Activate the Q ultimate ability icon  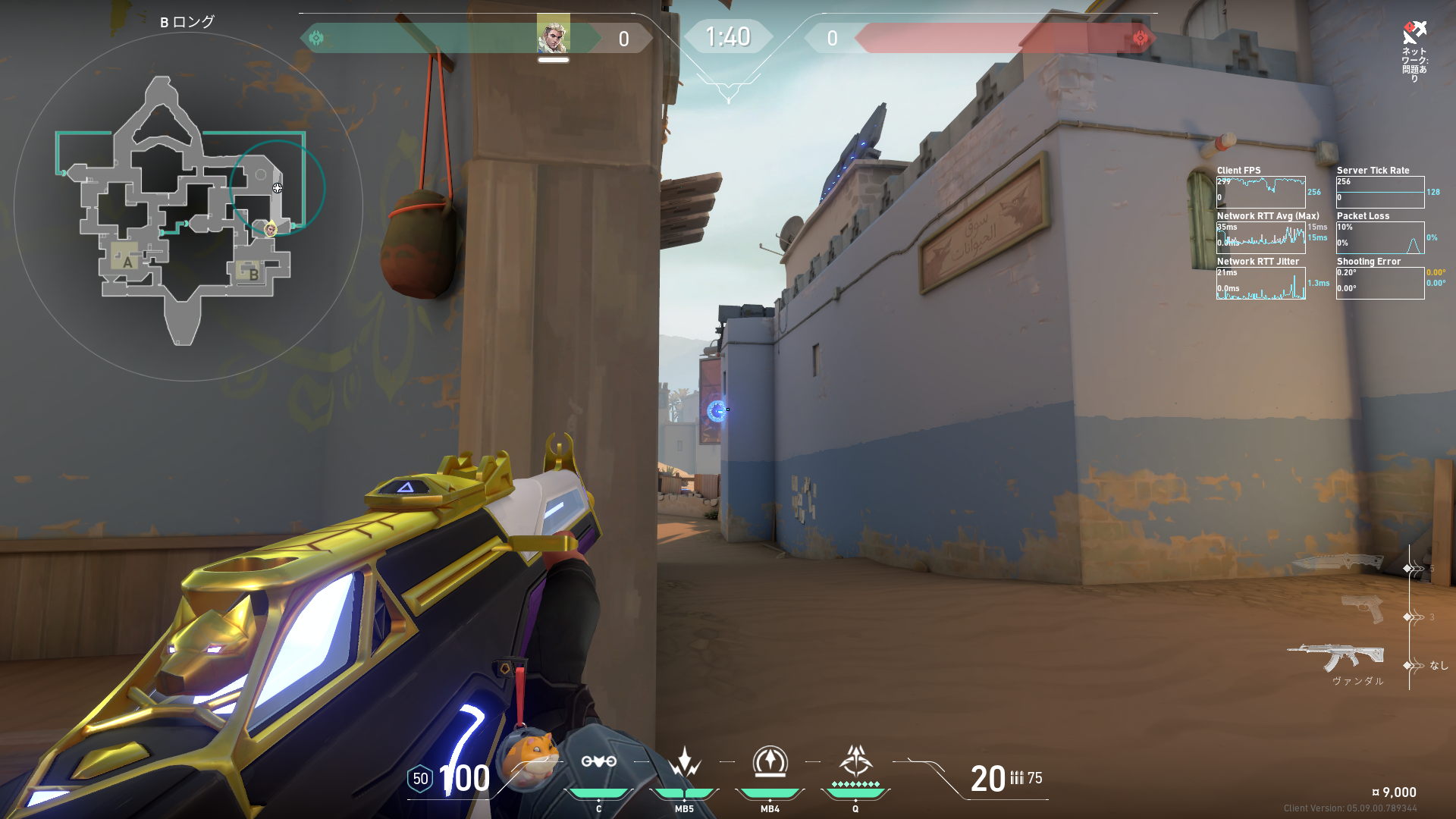click(x=855, y=761)
